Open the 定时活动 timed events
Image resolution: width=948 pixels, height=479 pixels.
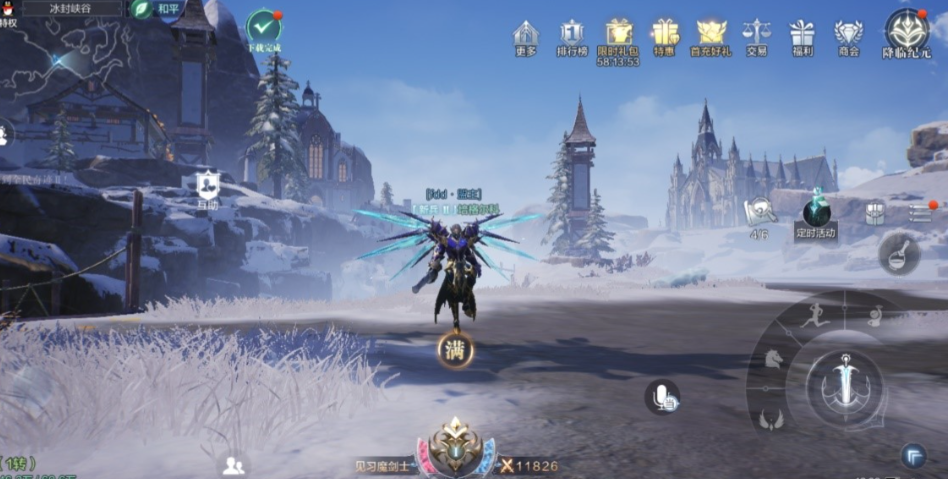pyautogui.click(x=816, y=213)
